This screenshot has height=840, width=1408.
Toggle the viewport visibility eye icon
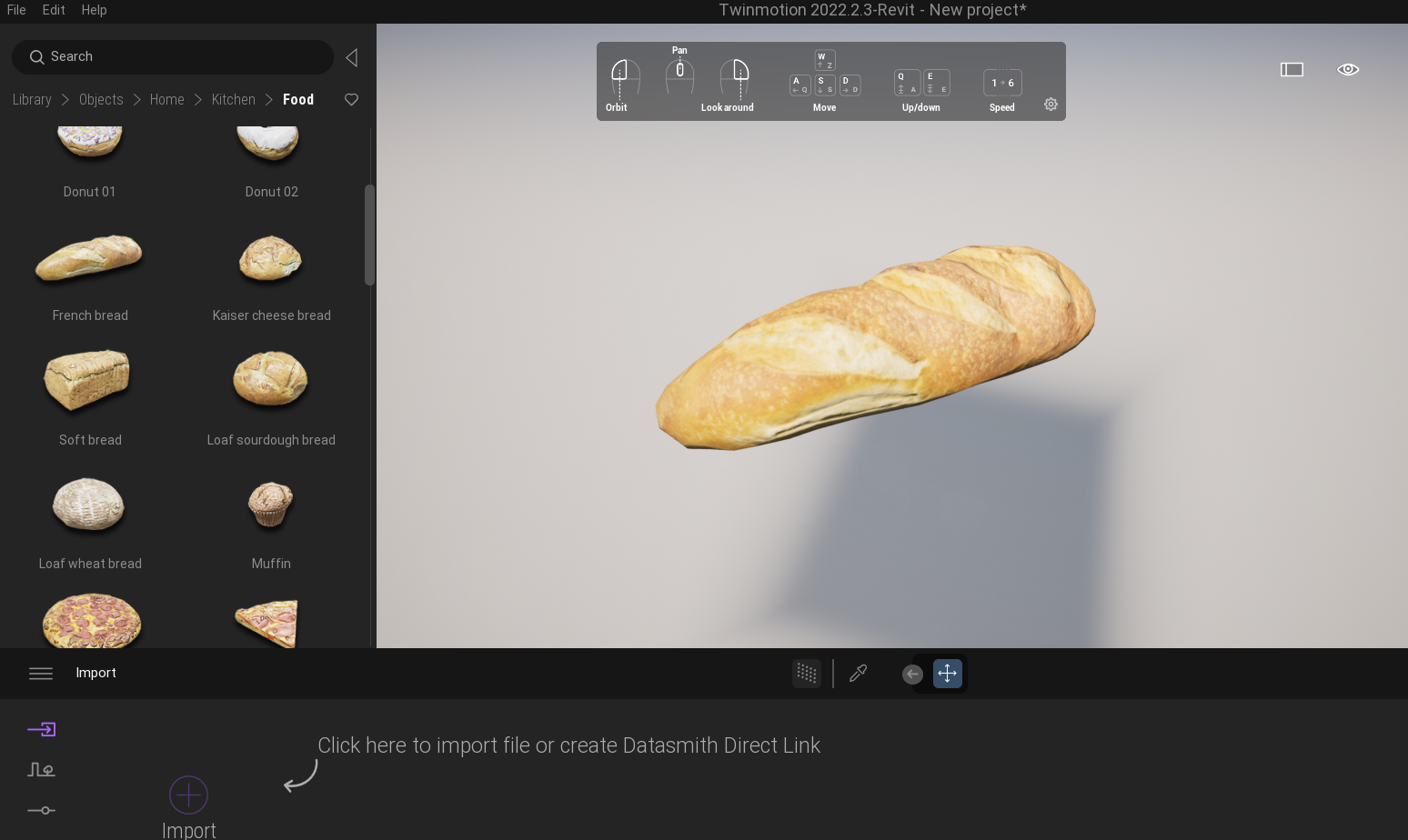click(1348, 69)
